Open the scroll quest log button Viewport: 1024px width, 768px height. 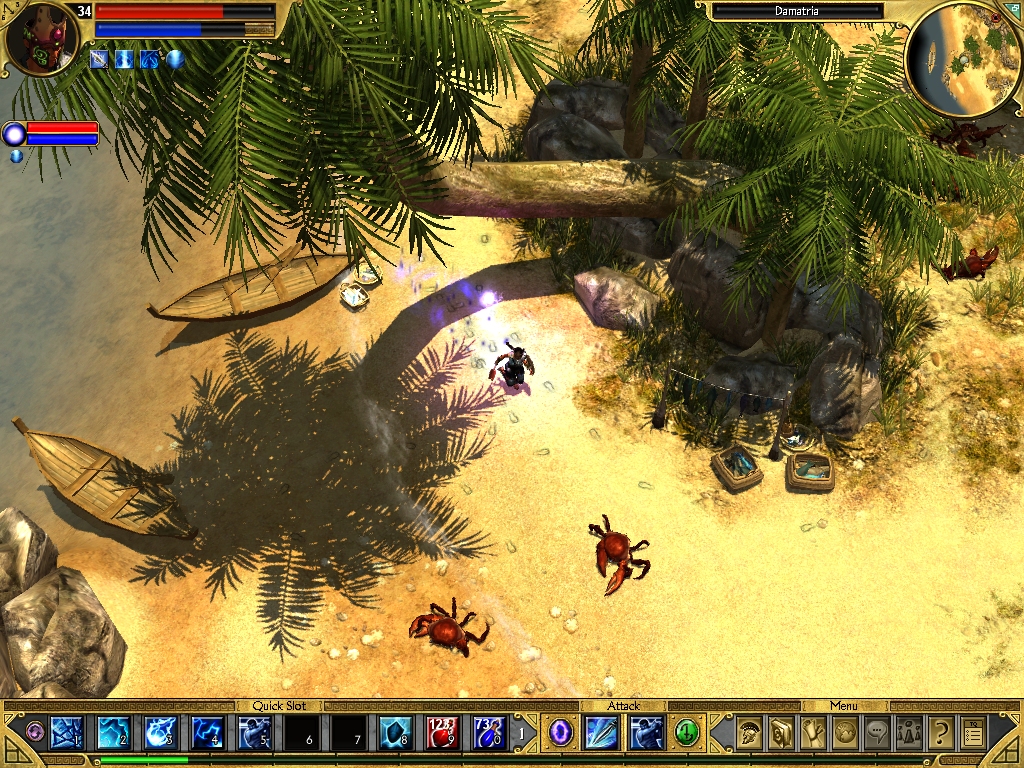[813, 733]
